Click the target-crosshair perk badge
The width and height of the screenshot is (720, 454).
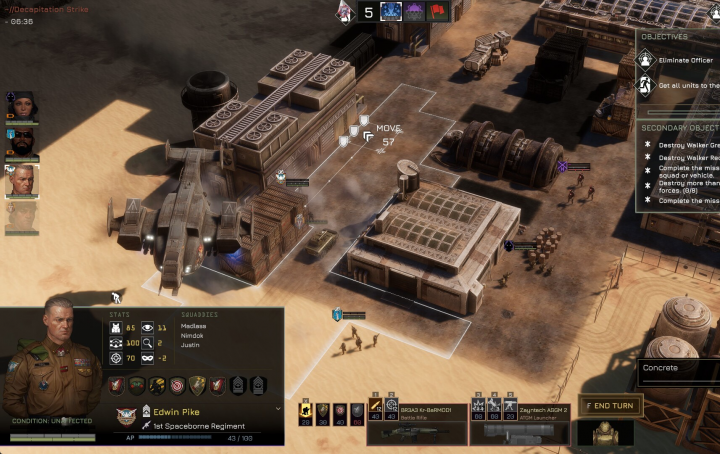click(178, 385)
